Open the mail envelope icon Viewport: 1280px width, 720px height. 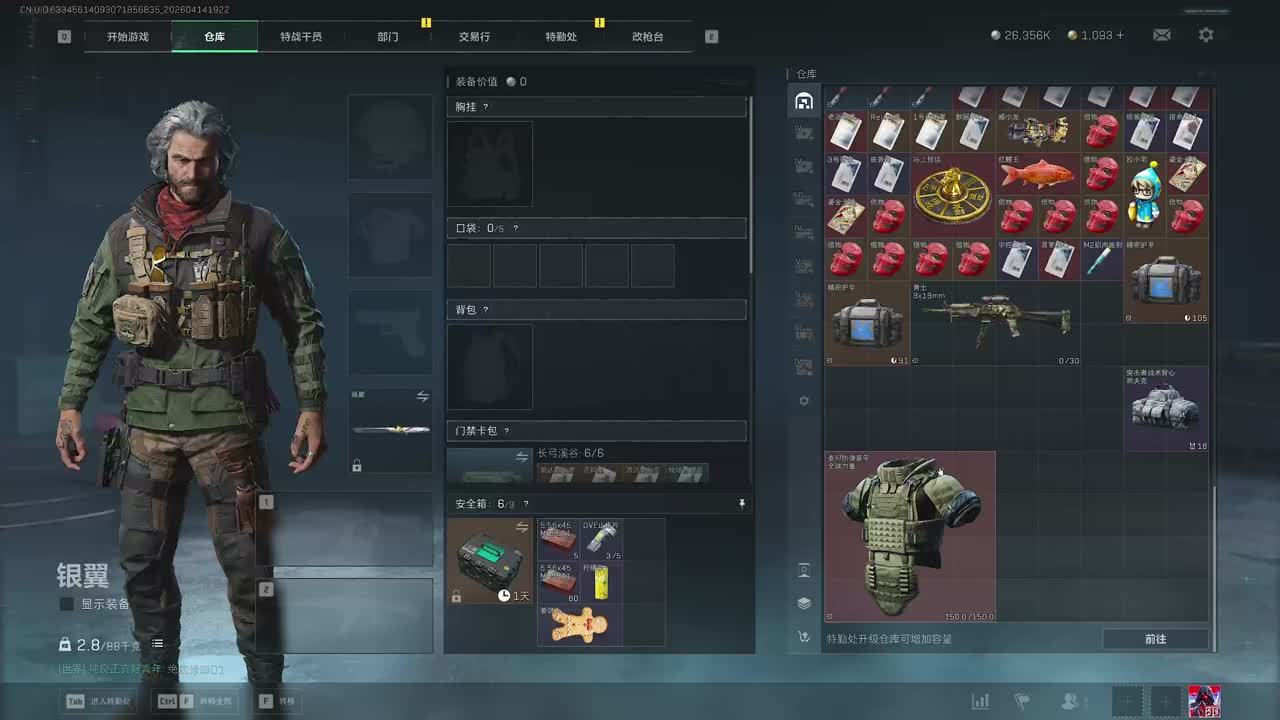1161,35
